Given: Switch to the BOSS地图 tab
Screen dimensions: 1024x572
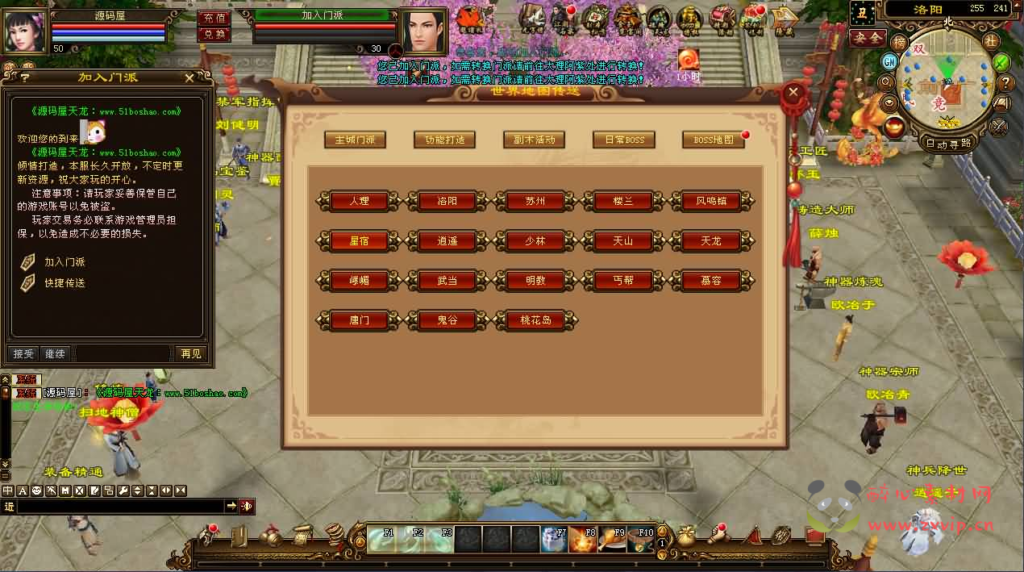Looking at the screenshot, I should point(713,140).
